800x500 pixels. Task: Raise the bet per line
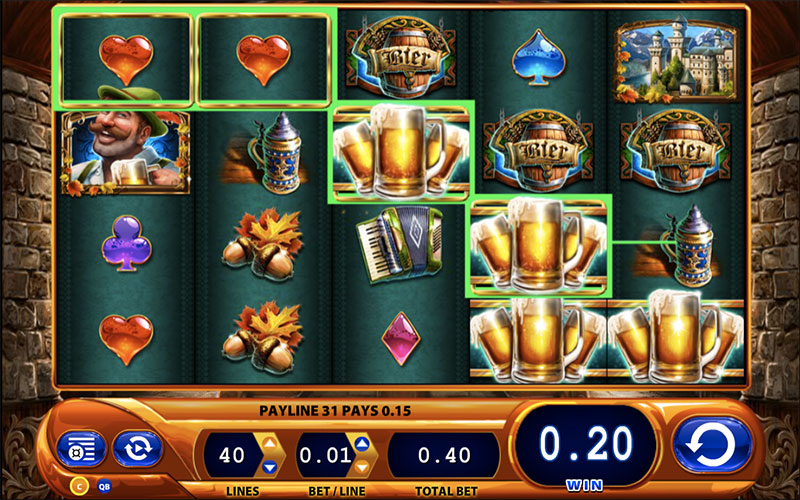362,442
